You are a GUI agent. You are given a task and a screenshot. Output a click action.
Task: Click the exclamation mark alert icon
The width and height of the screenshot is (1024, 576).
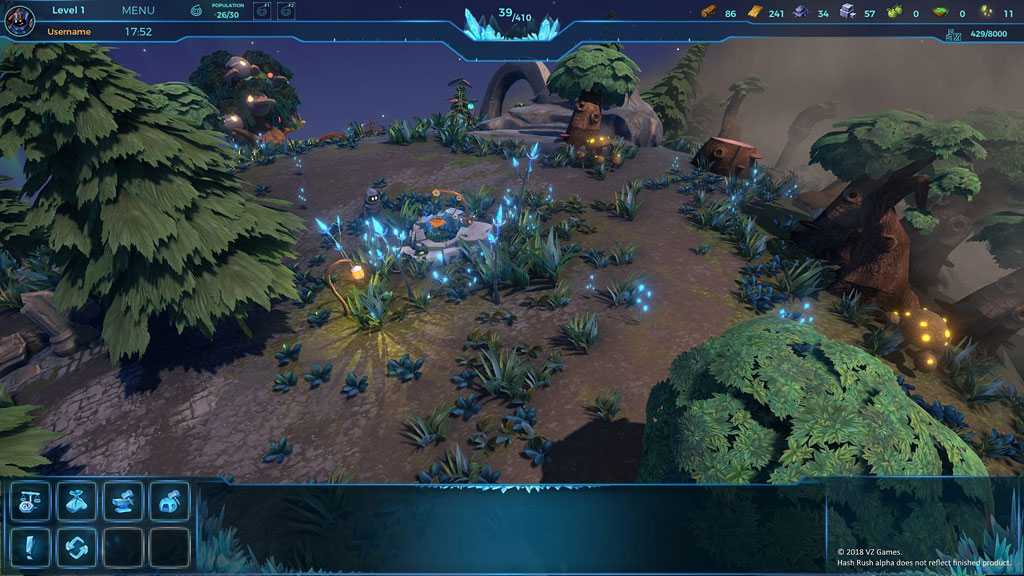pyautogui.click(x=30, y=547)
